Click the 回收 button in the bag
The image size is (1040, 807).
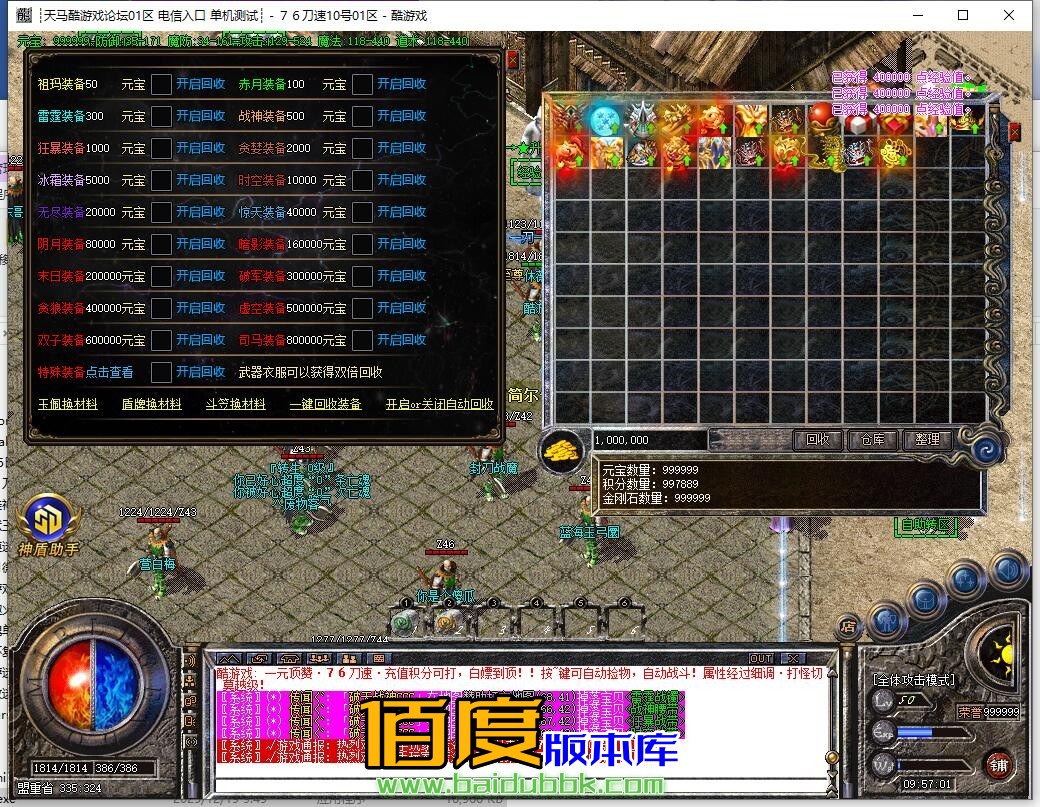[x=817, y=440]
